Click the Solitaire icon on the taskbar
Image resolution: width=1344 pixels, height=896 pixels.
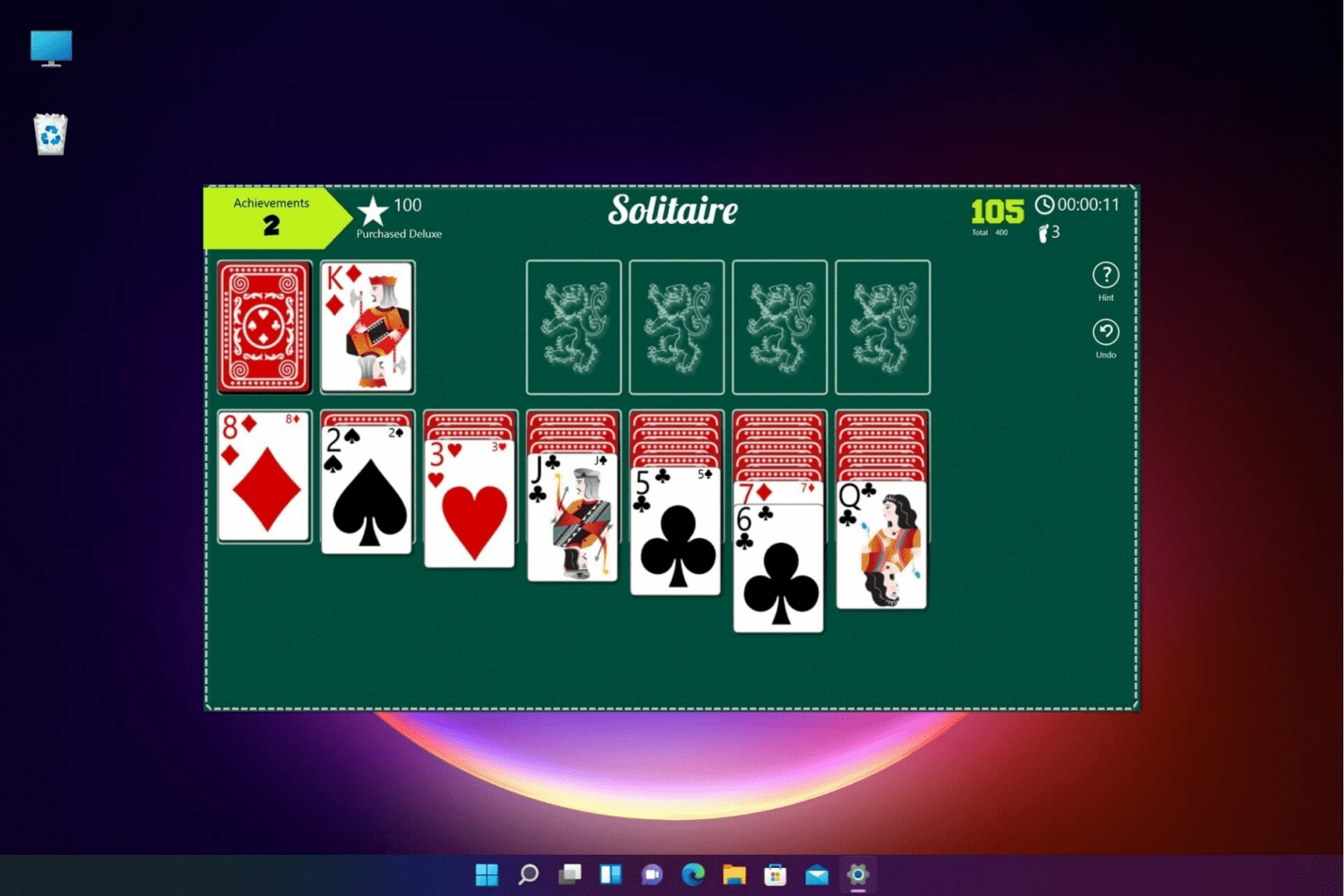point(857,874)
